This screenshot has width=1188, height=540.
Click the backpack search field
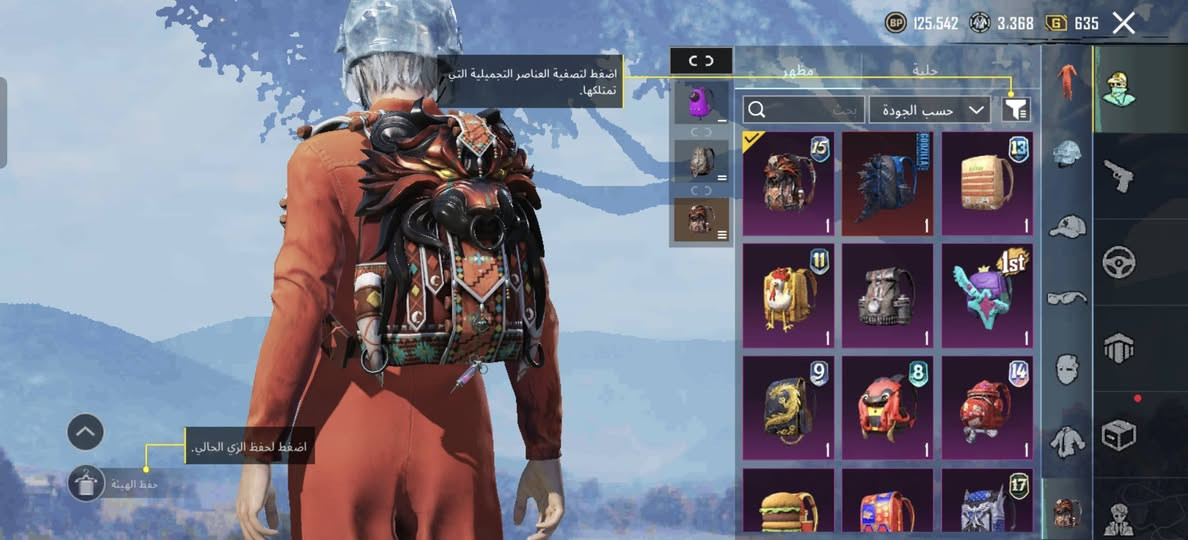pos(802,110)
